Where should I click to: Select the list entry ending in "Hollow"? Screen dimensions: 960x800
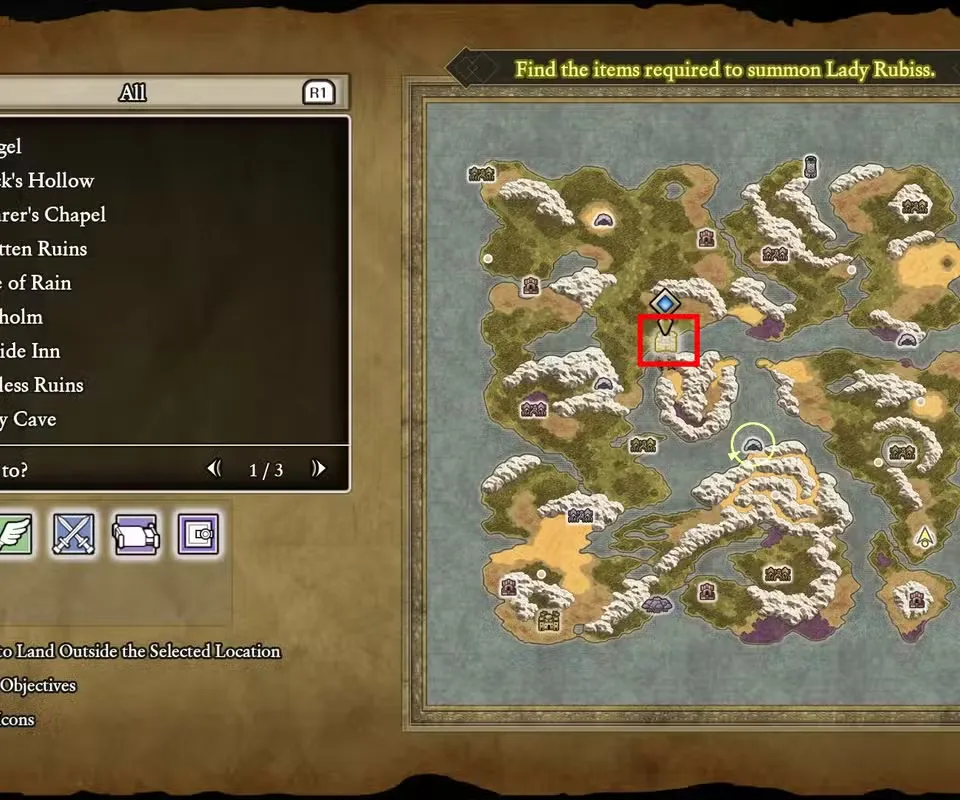[x=50, y=181]
